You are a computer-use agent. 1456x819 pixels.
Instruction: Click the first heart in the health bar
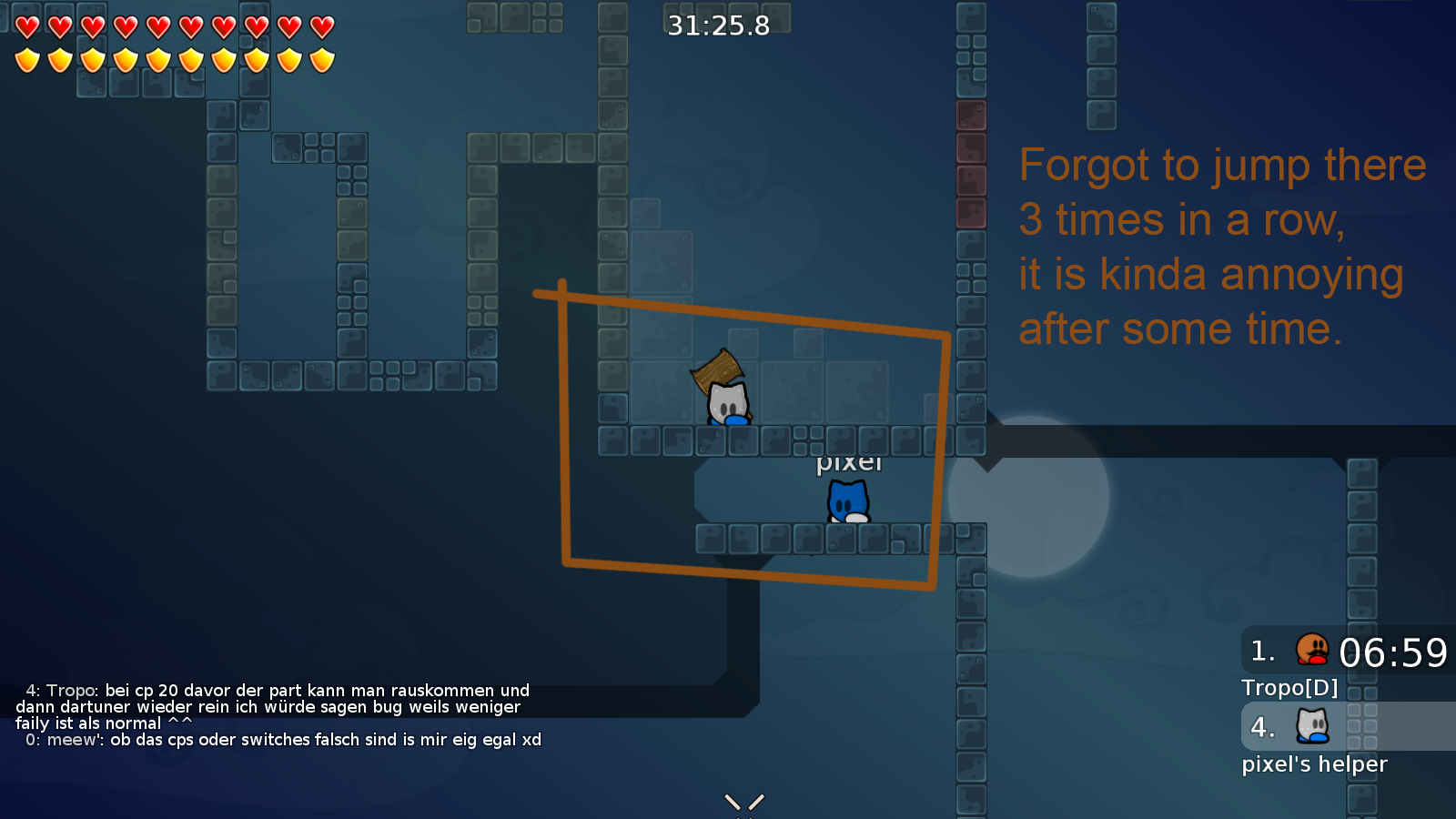coord(26,27)
